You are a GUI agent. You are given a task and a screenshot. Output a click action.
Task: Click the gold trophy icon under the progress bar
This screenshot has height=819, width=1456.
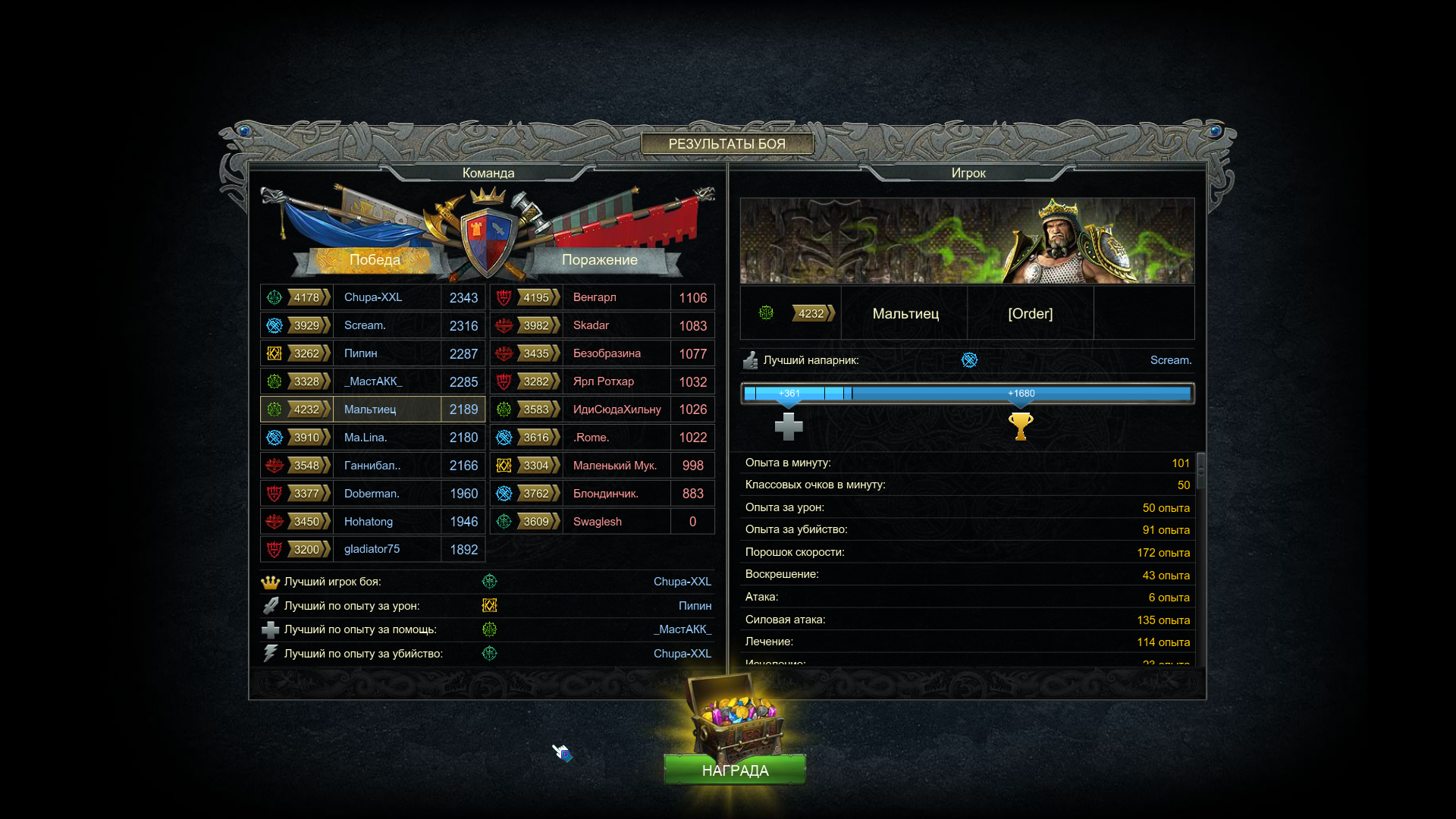[1021, 426]
